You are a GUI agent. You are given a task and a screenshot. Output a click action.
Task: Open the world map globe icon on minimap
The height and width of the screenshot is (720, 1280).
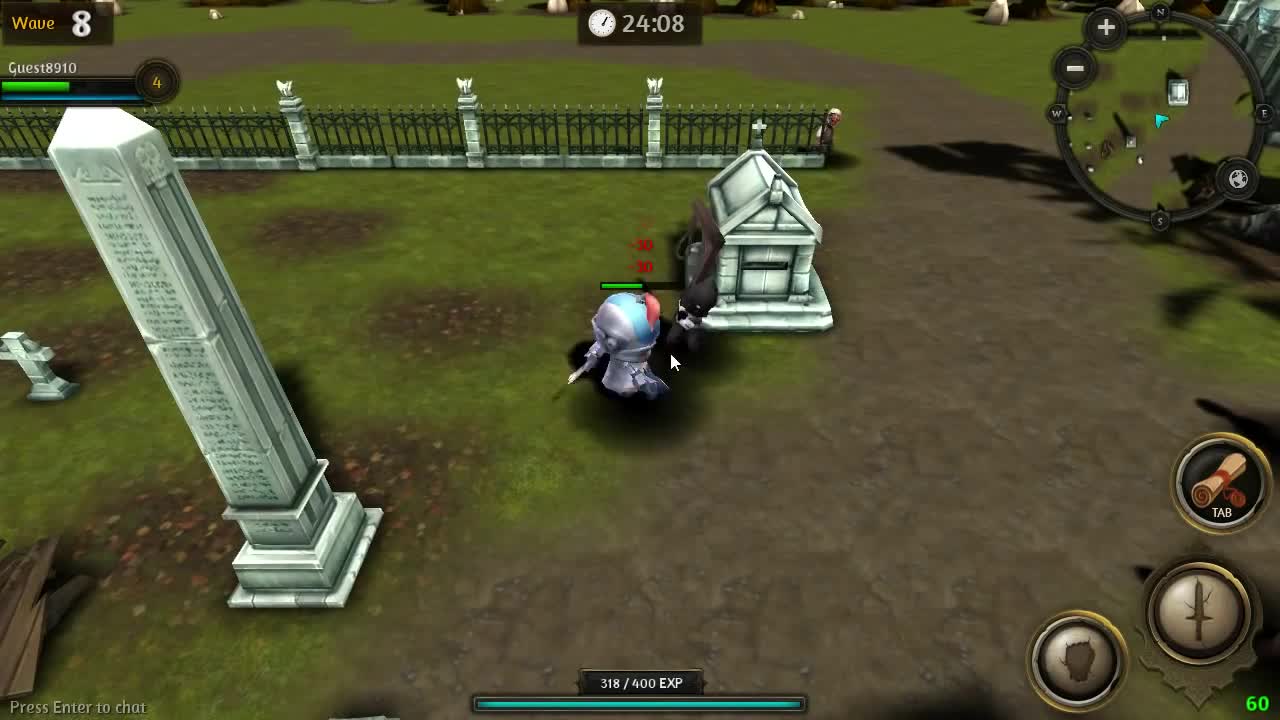pyautogui.click(x=1237, y=177)
